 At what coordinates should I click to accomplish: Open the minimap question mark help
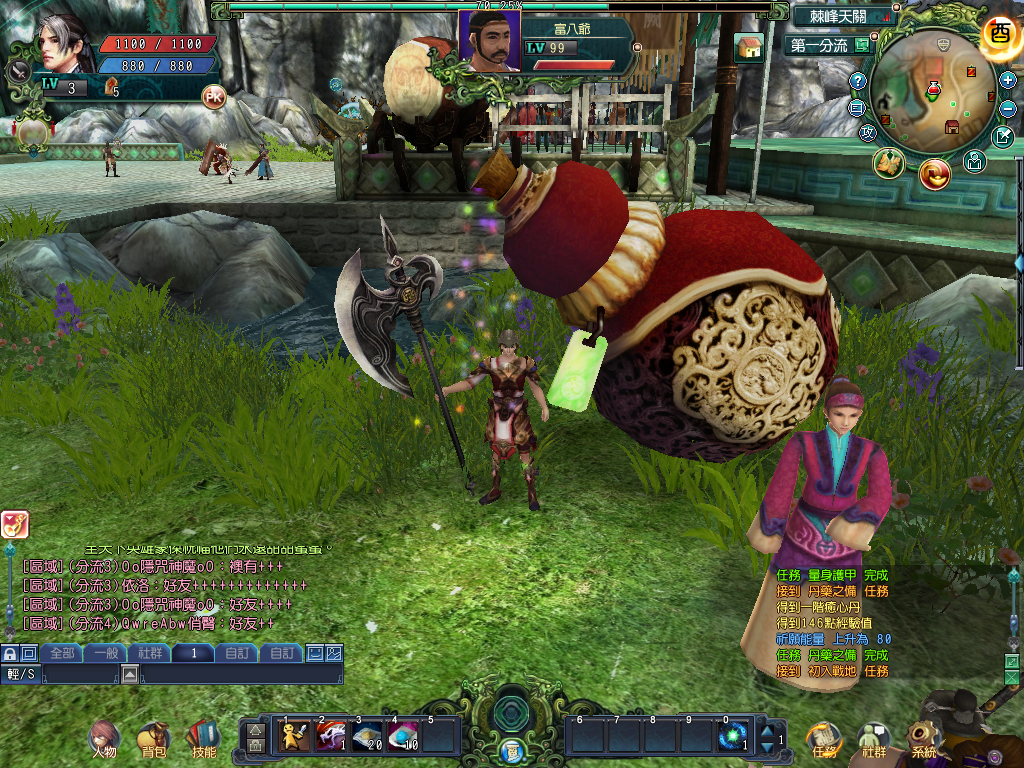tap(858, 80)
